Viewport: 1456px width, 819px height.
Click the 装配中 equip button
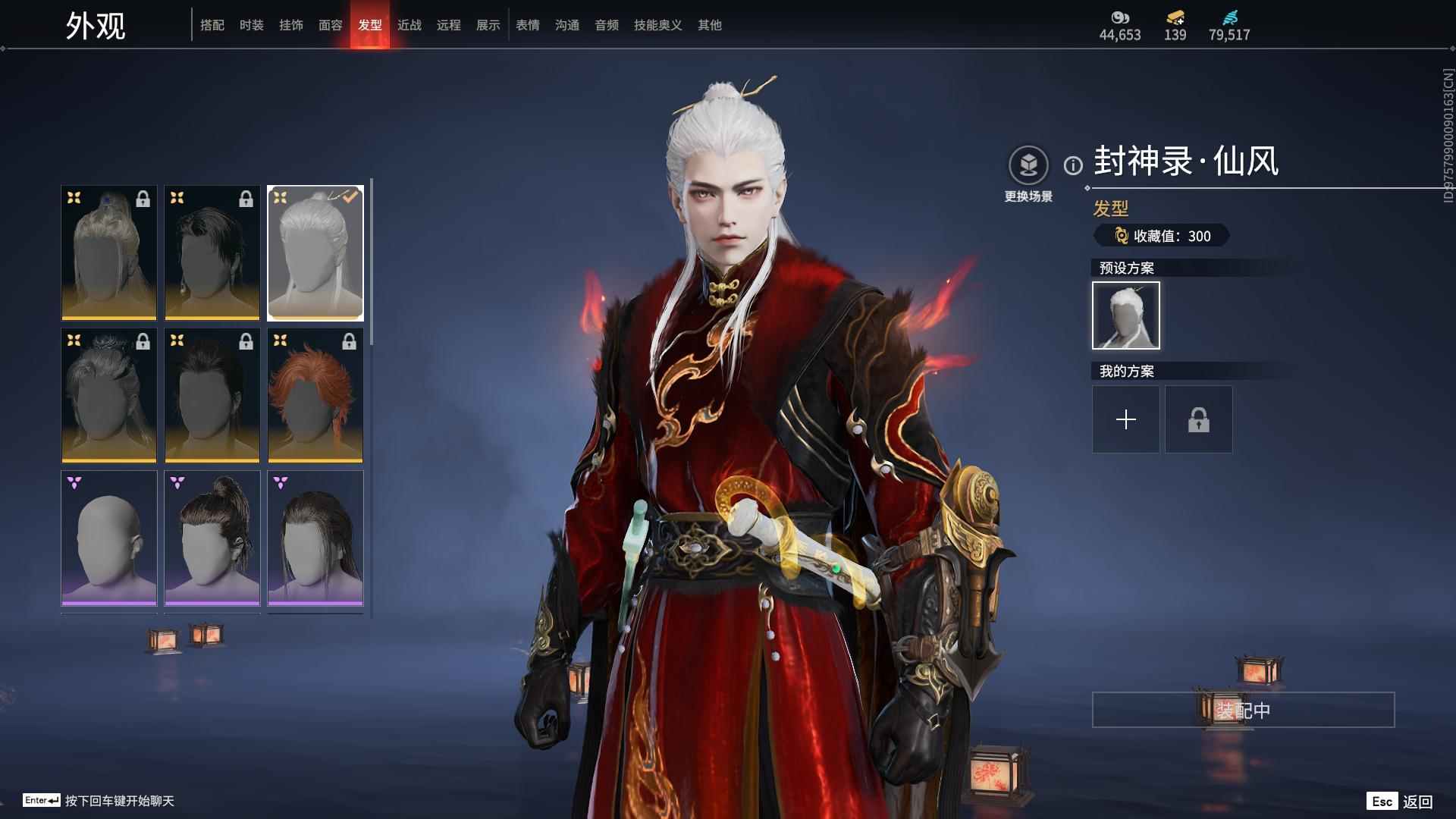tap(1243, 710)
